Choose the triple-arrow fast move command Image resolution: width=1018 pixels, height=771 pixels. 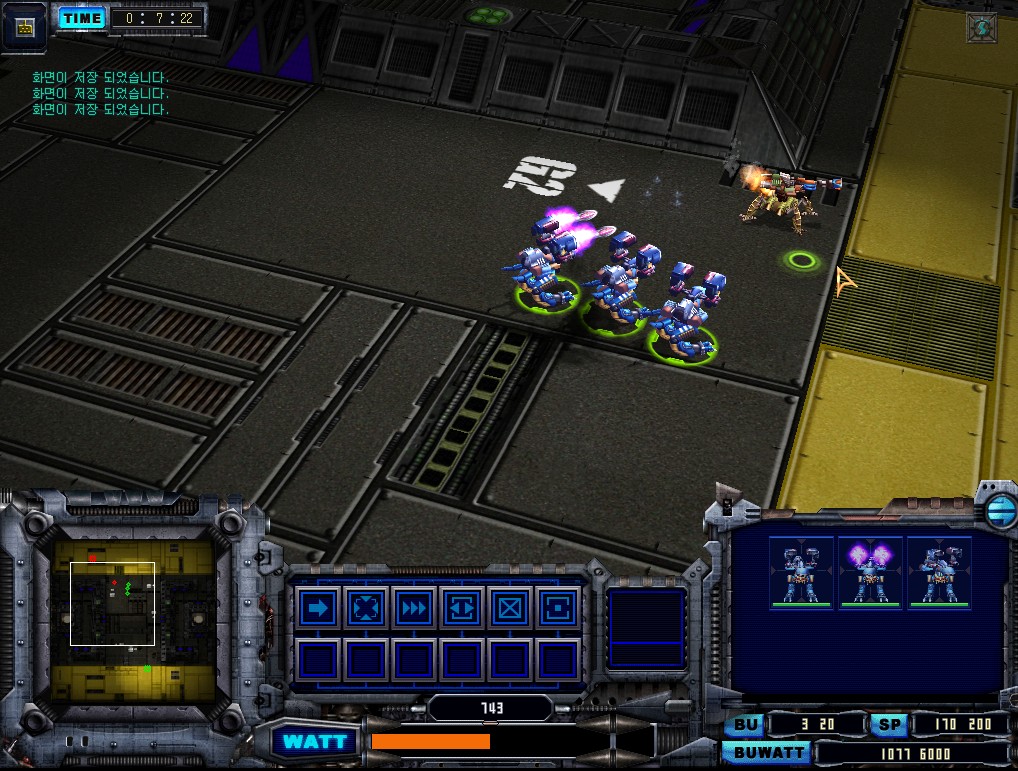(414, 607)
